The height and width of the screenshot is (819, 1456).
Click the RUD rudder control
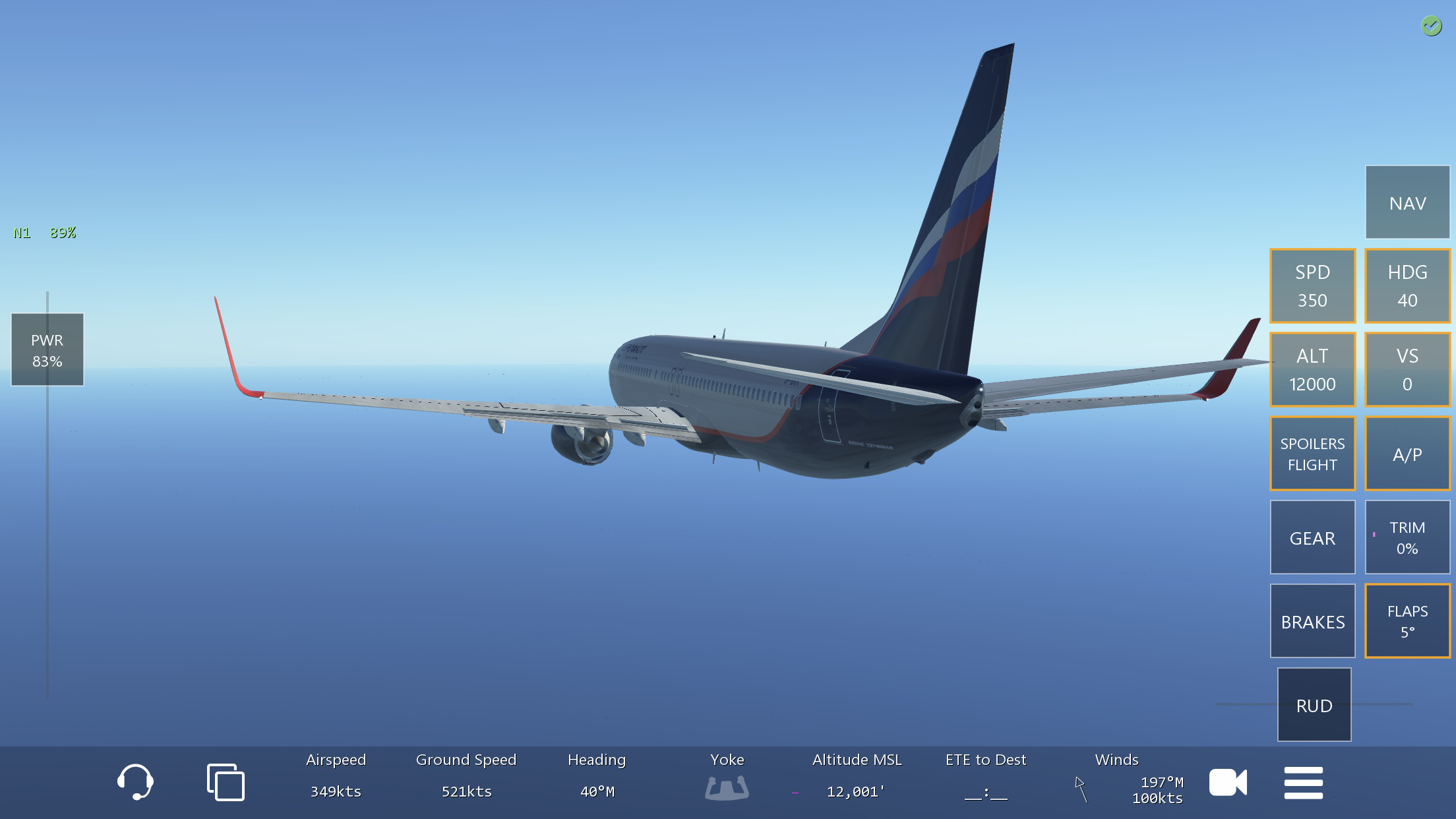1314,705
